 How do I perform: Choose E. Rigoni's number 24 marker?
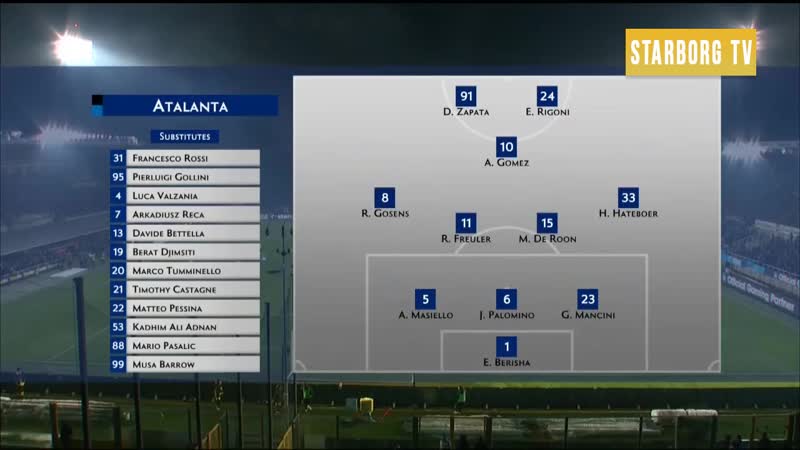click(547, 97)
